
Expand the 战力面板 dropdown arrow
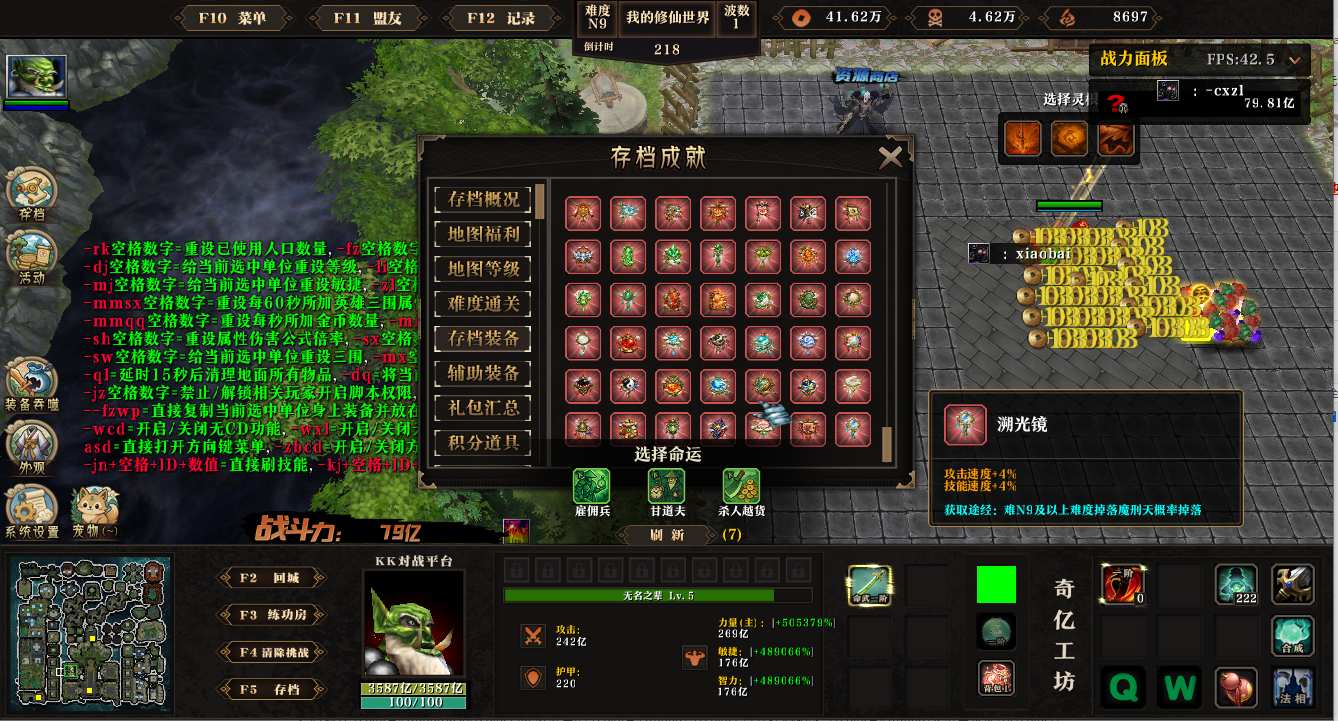1296,60
